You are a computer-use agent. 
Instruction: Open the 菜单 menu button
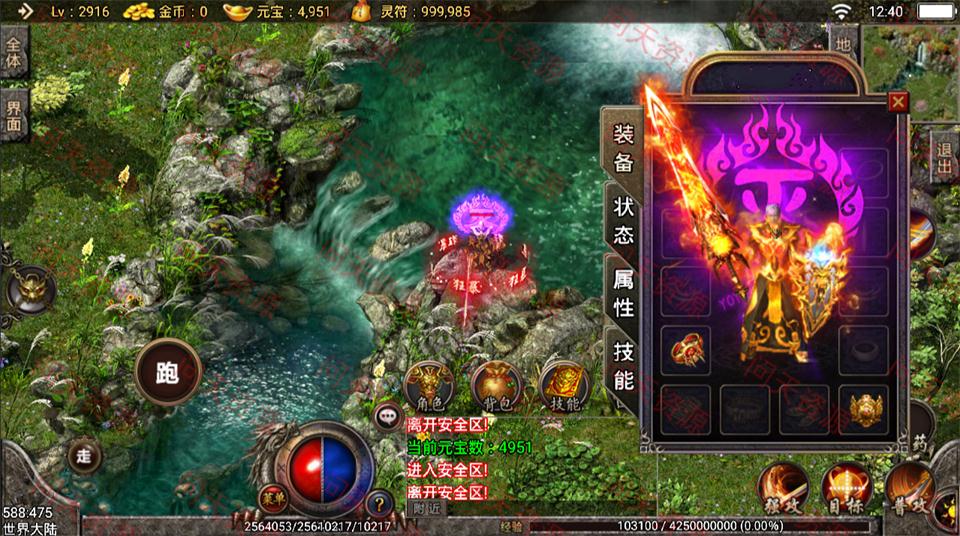pos(271,496)
